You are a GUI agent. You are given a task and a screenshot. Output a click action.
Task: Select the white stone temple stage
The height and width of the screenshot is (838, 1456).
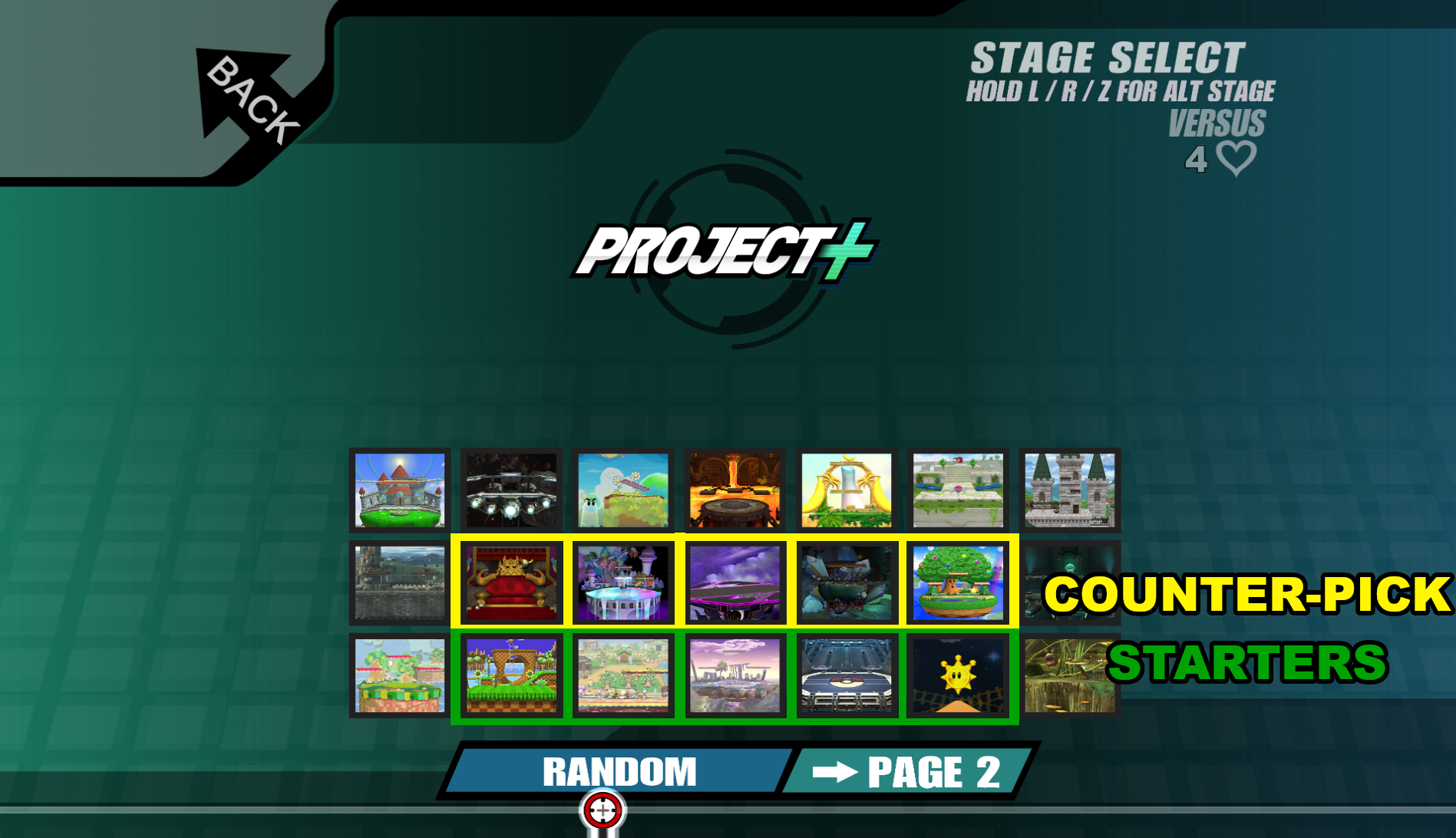click(x=959, y=490)
